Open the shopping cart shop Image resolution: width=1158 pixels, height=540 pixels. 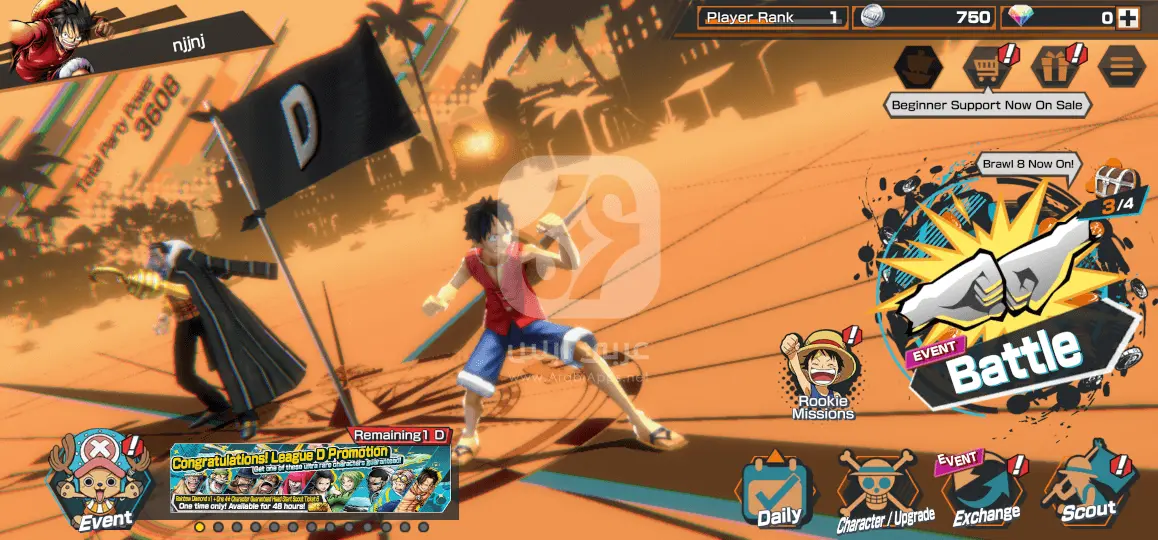pyautogui.click(x=985, y=67)
